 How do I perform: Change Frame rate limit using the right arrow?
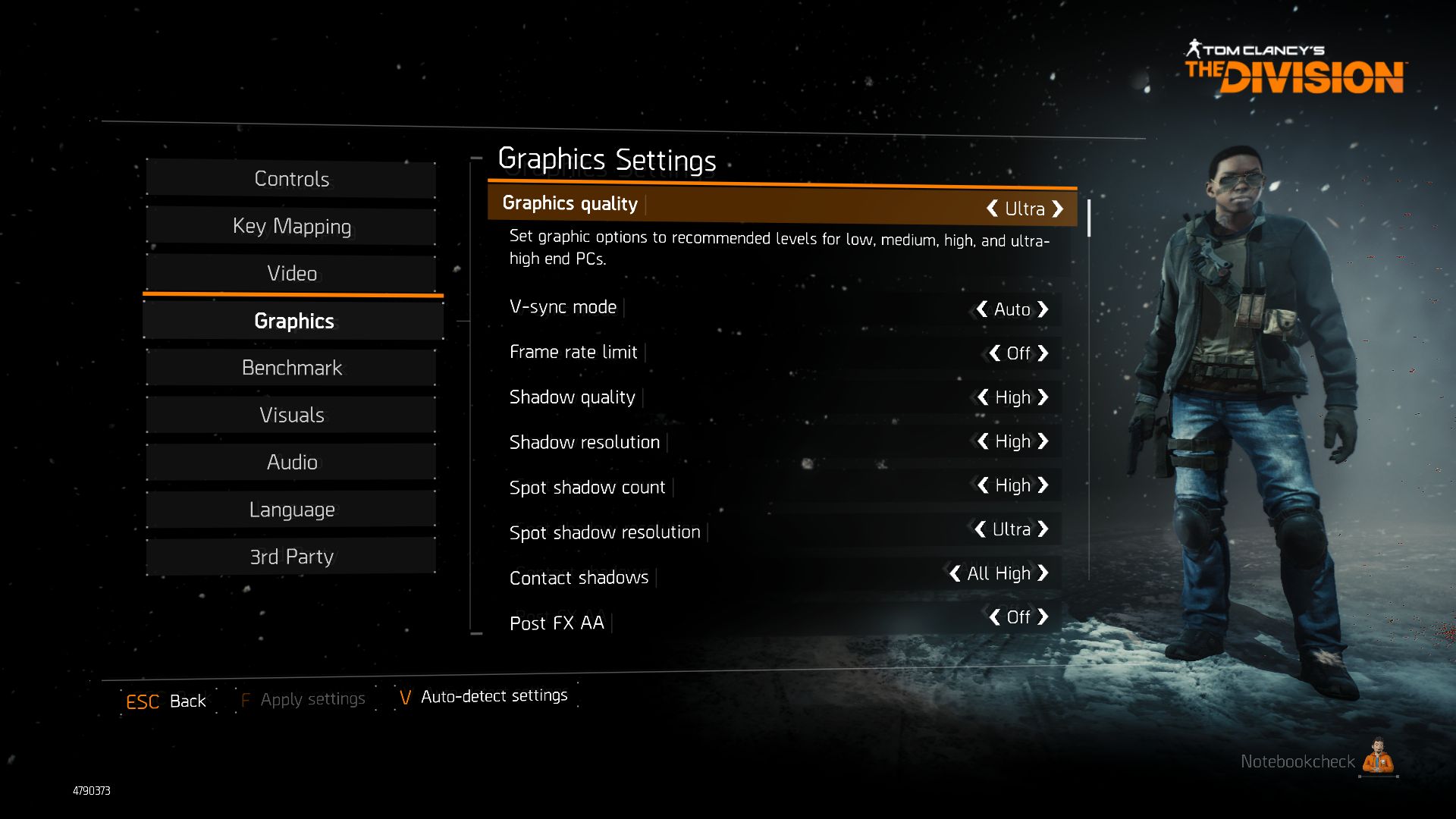point(1043,353)
